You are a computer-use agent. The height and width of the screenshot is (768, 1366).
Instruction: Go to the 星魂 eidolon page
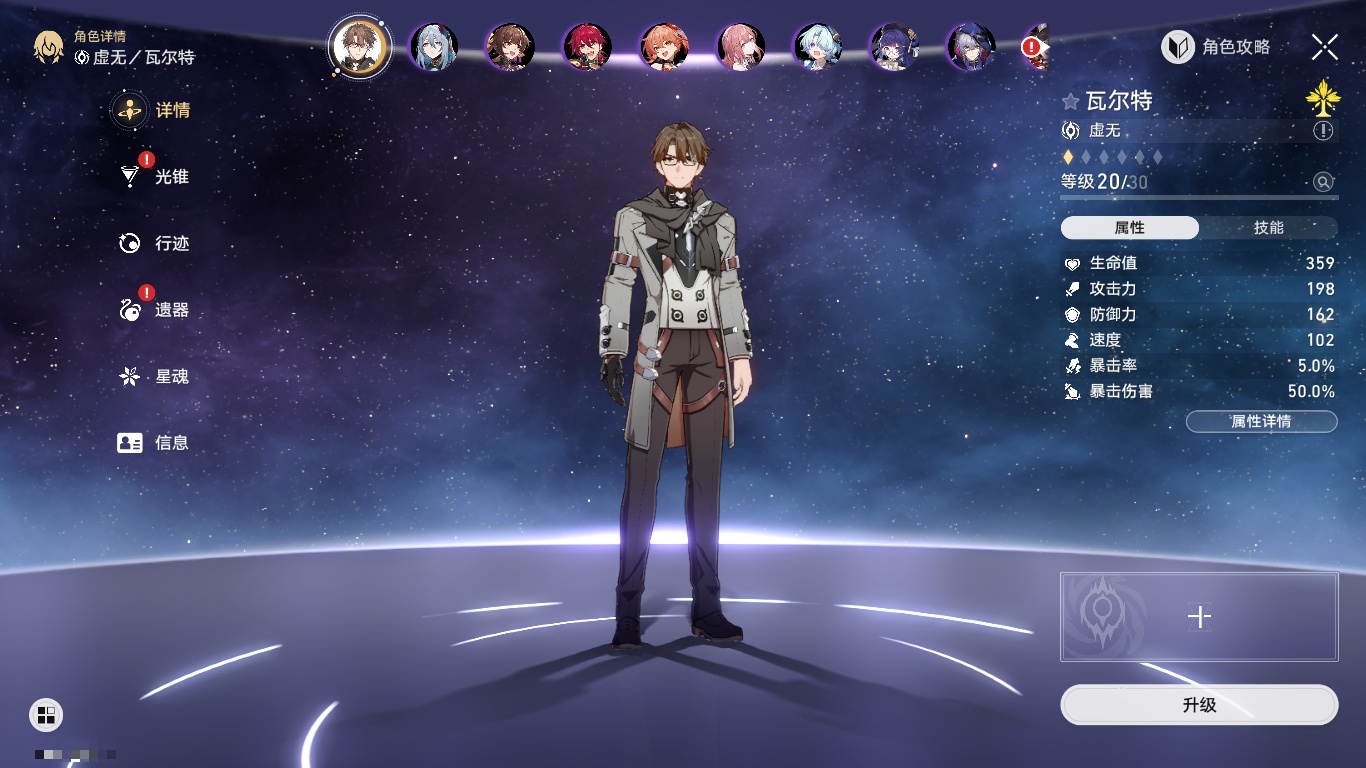point(154,377)
